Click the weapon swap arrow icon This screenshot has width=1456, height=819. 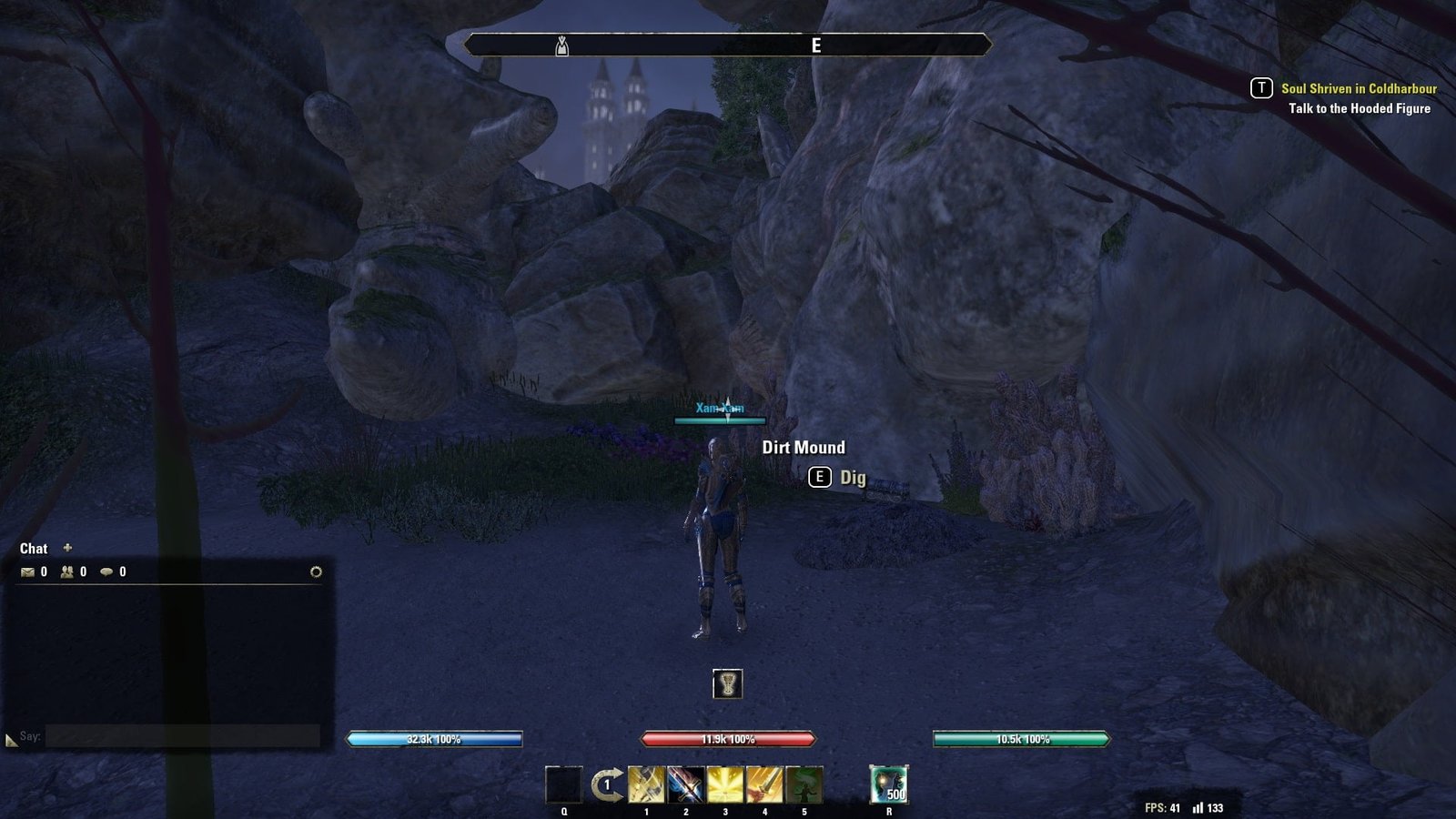(606, 784)
